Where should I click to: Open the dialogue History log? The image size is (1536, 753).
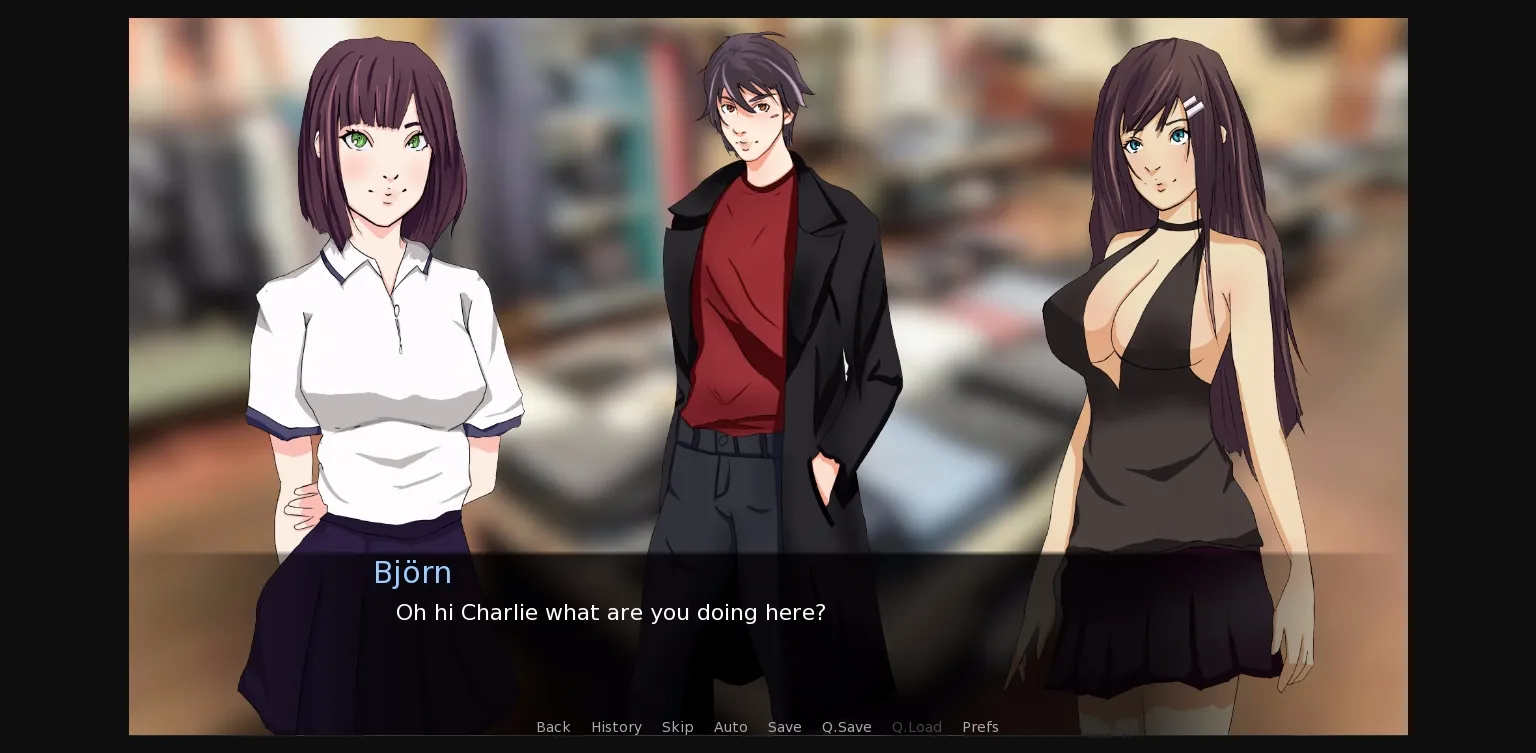[616, 727]
